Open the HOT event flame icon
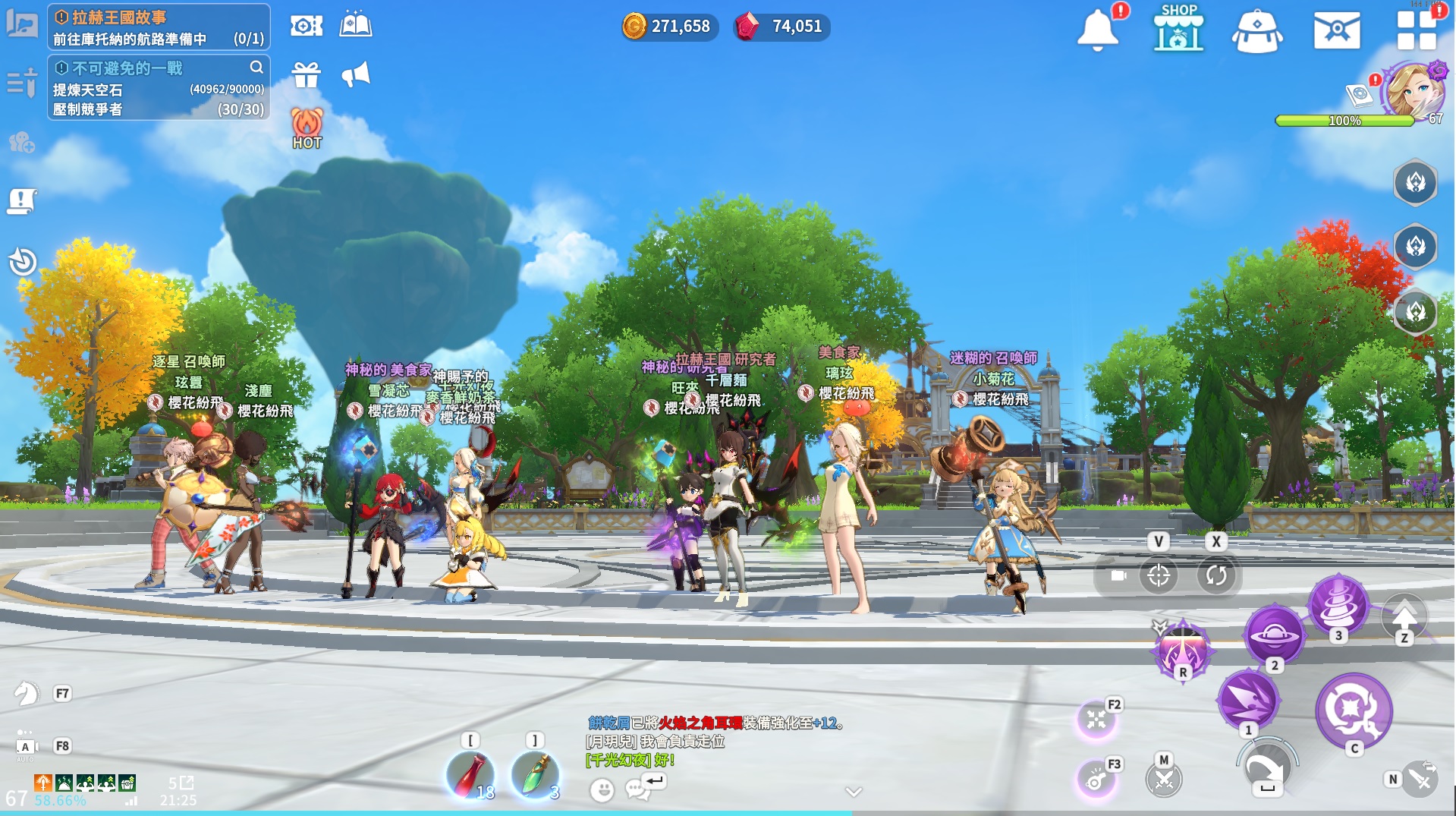 (x=307, y=127)
